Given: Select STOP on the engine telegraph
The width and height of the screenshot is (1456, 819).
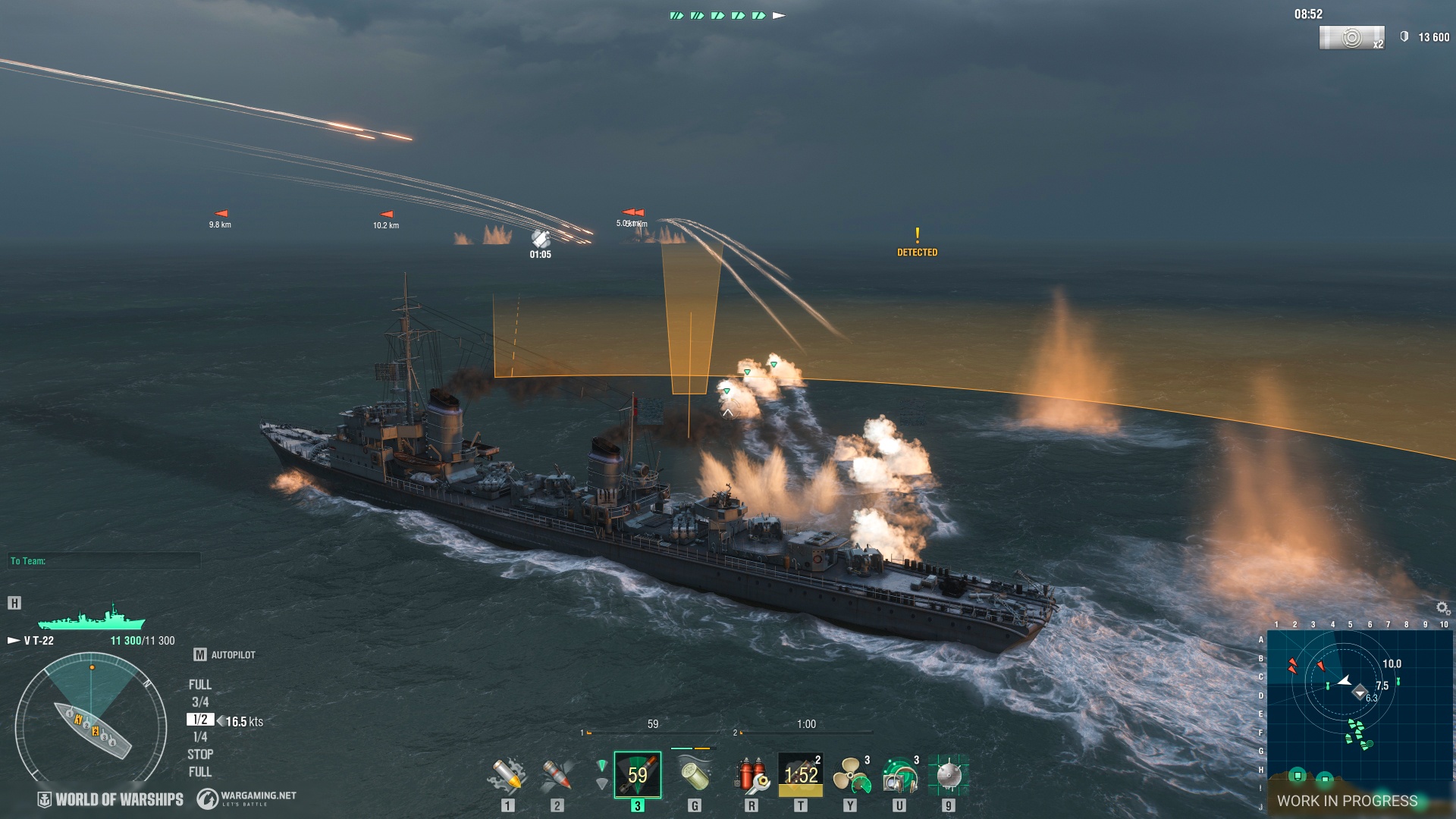Looking at the screenshot, I should pos(199,754).
